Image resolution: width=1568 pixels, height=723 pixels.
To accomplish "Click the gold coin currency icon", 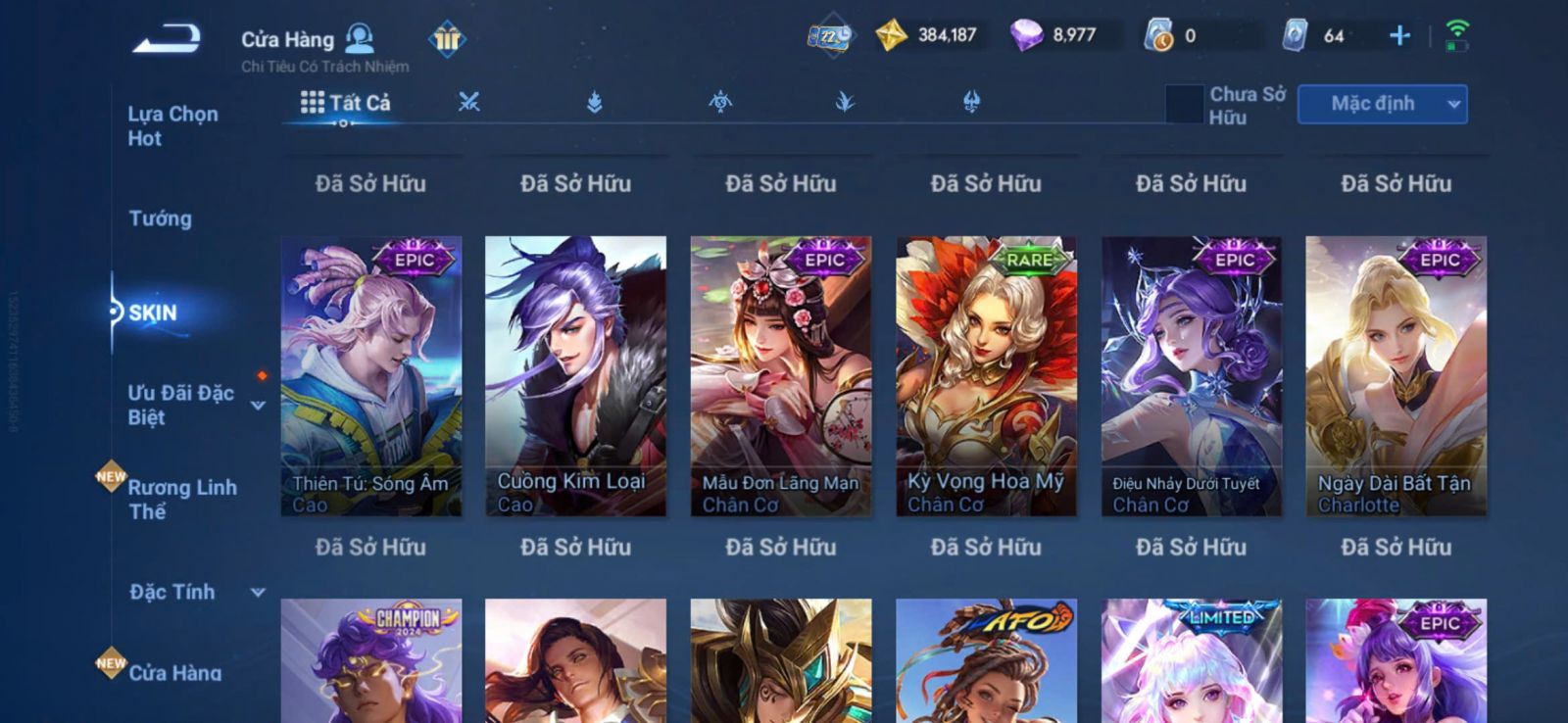I will (x=891, y=36).
